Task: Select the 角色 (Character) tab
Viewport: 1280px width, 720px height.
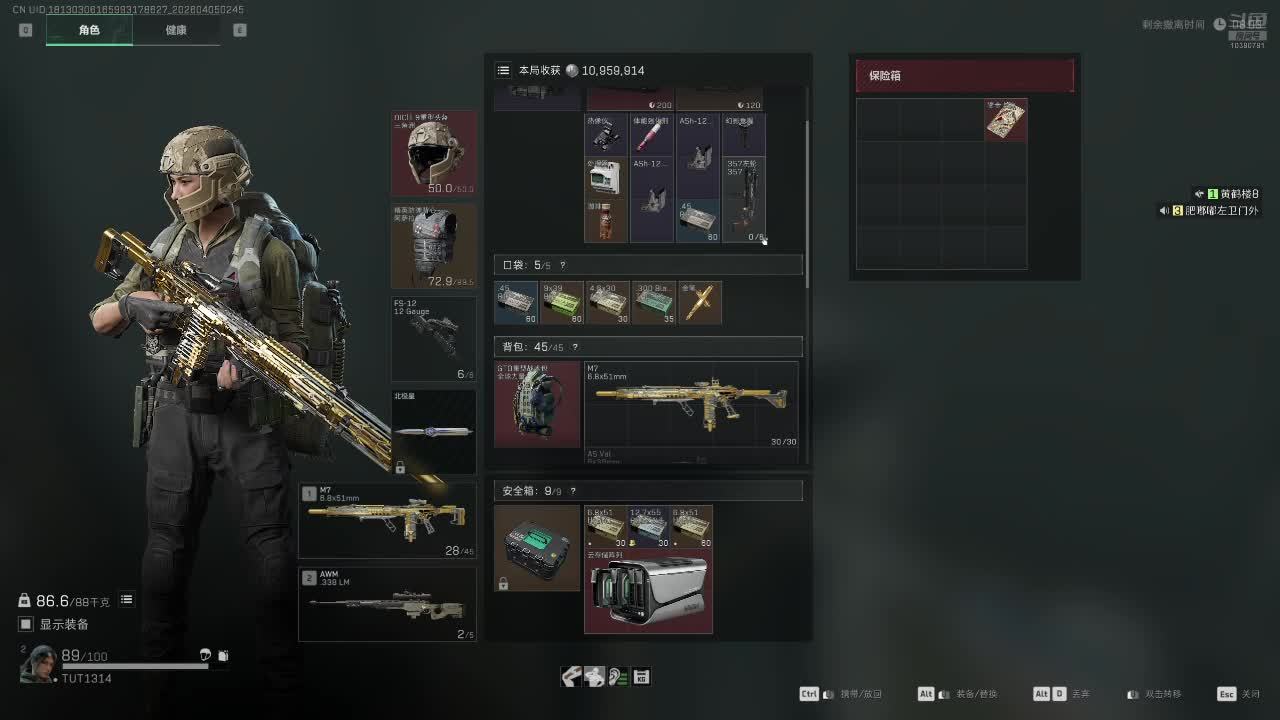Action: (89, 30)
